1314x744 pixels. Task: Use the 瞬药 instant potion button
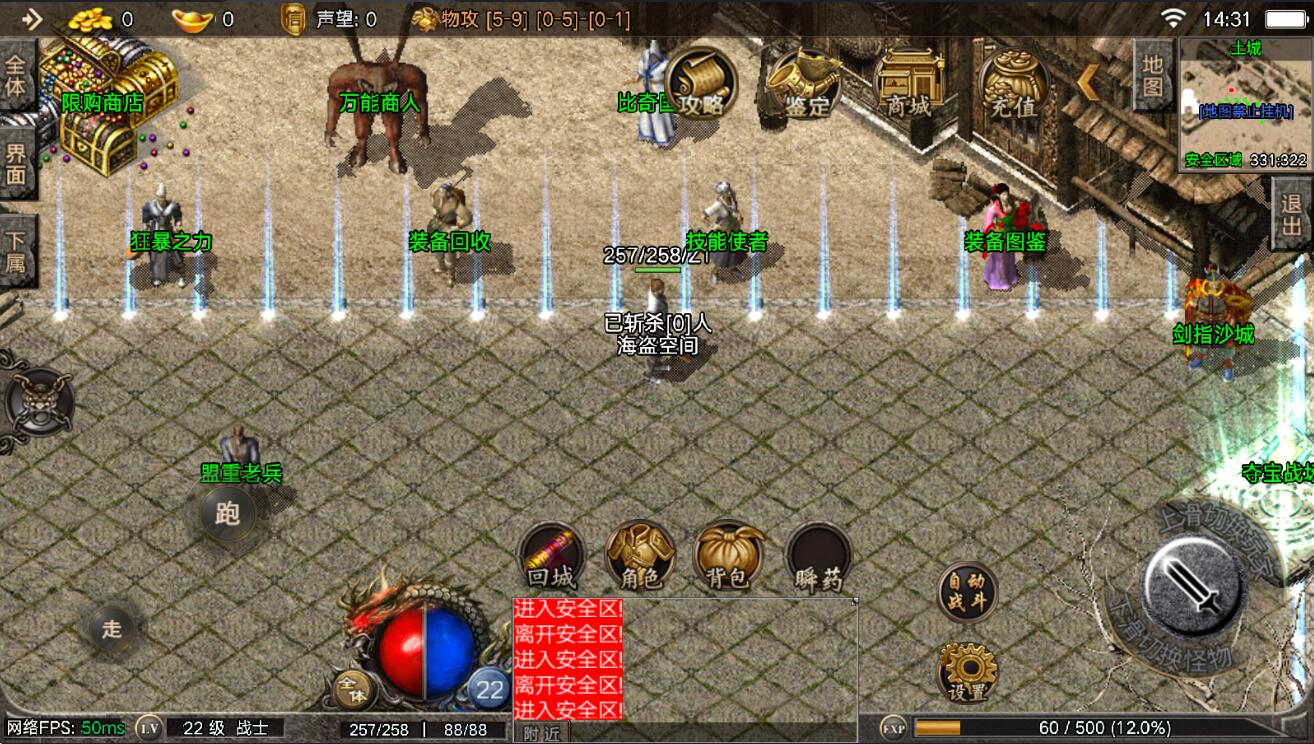(818, 556)
